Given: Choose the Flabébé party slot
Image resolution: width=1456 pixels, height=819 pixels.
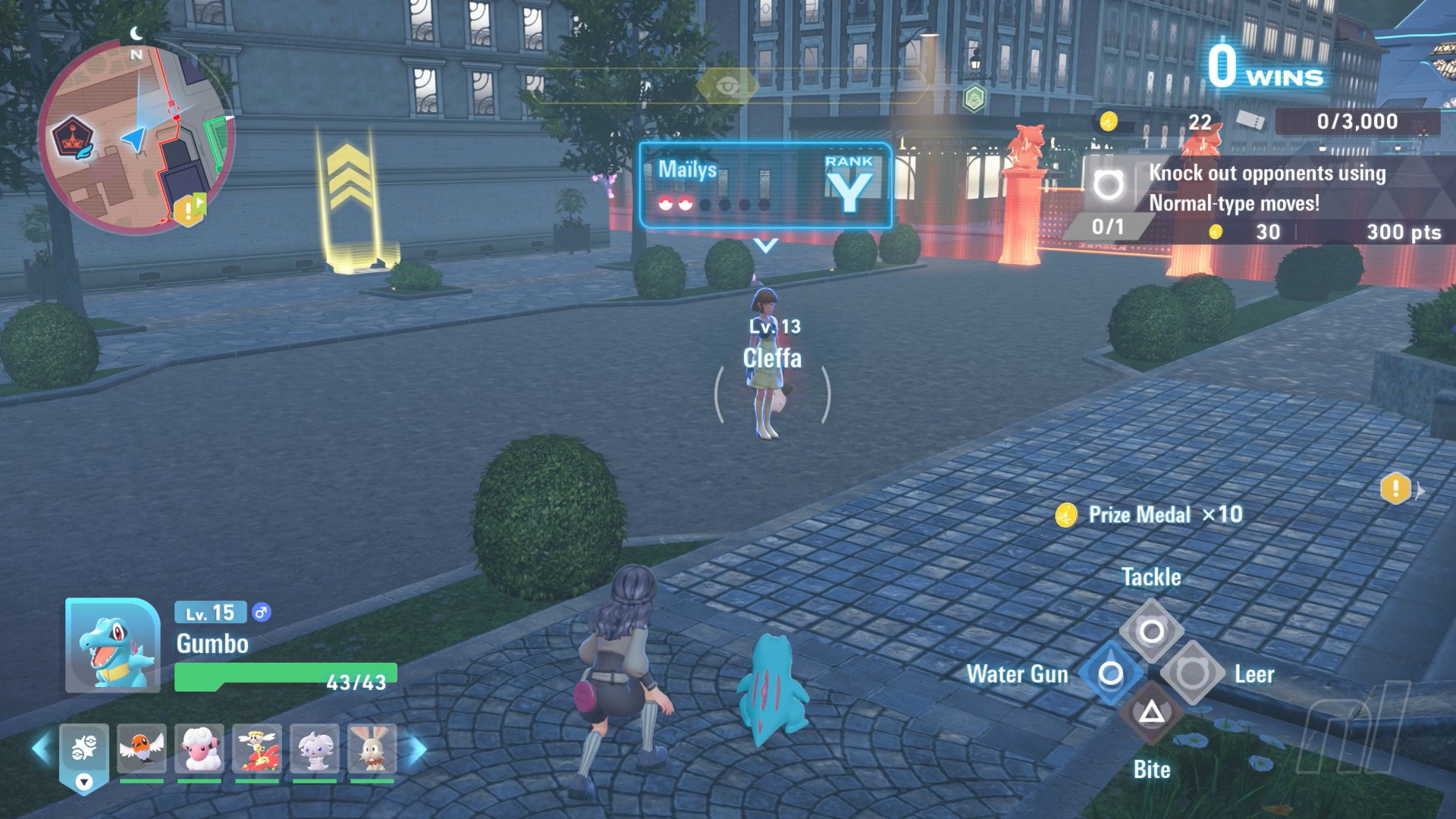Looking at the screenshot, I should [x=257, y=748].
